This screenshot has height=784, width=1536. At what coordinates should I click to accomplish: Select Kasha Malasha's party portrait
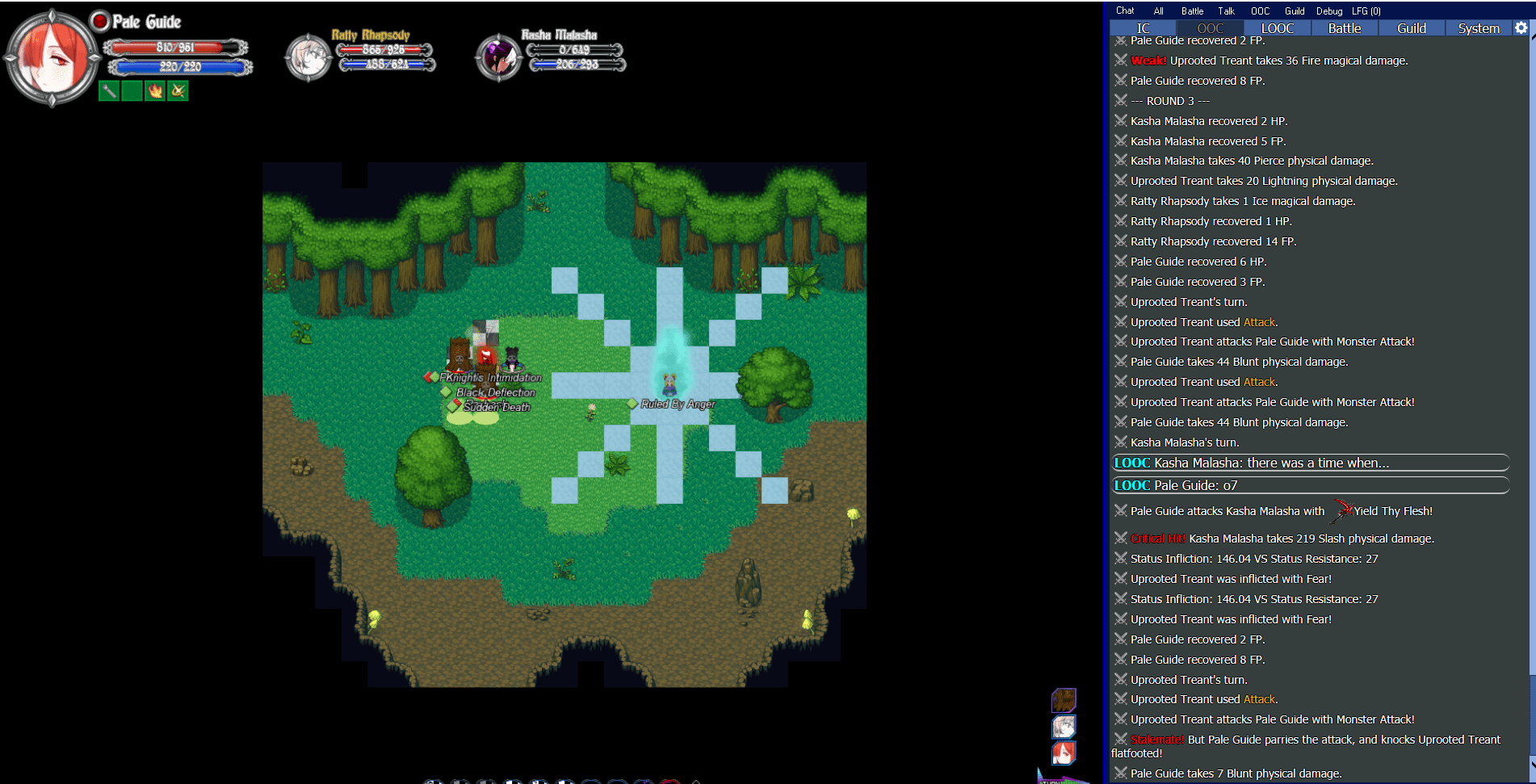click(x=498, y=58)
